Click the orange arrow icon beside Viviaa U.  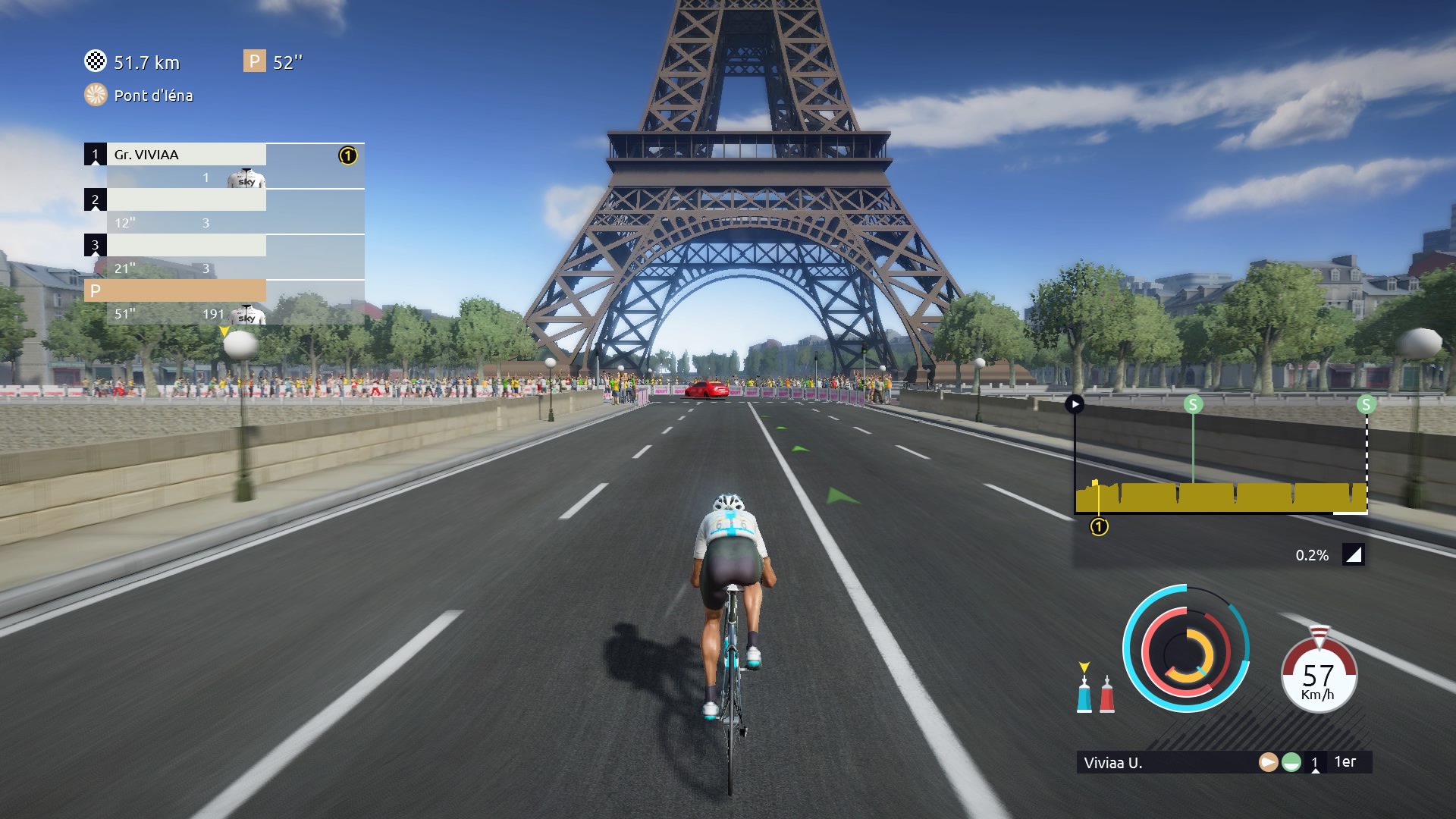tap(1268, 762)
